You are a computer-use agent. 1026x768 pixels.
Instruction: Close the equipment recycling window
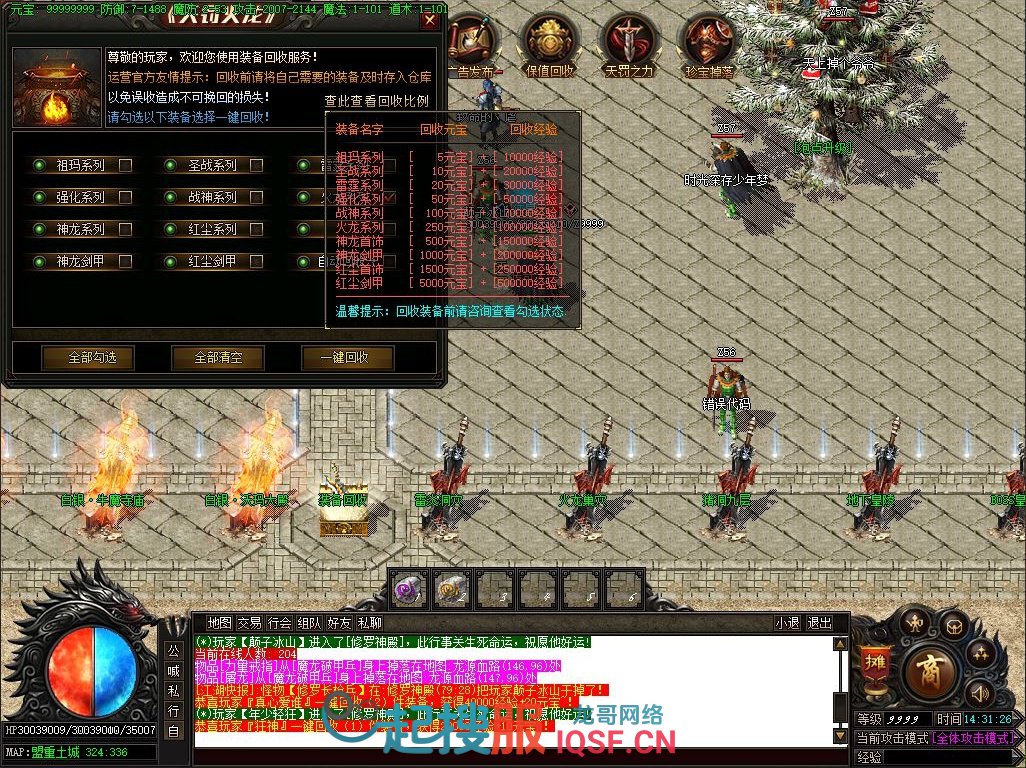tap(430, 21)
